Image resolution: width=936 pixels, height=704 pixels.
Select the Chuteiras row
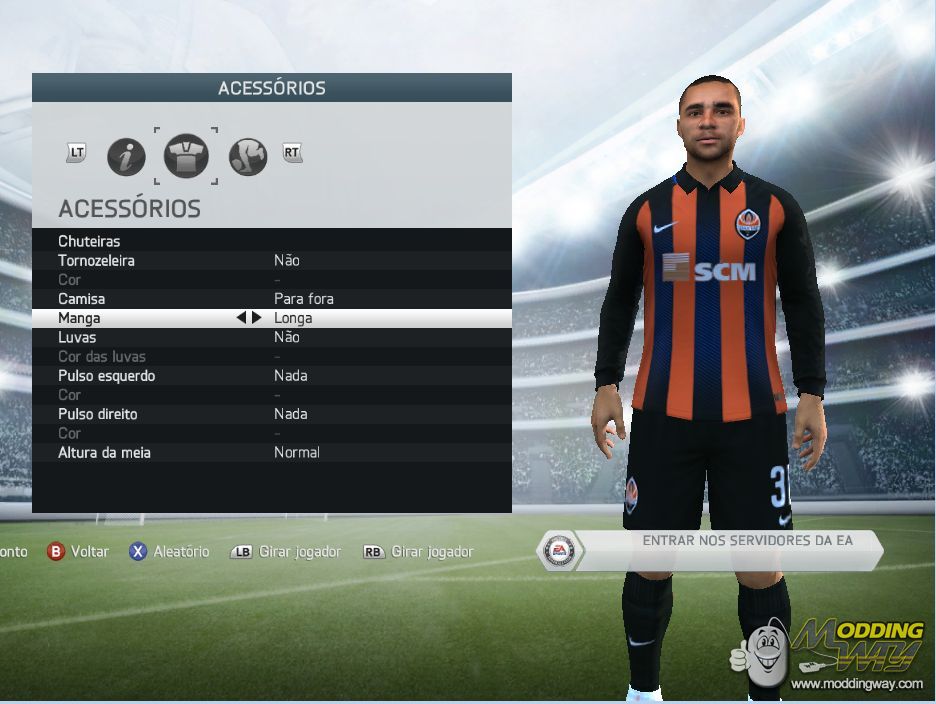[x=271, y=241]
